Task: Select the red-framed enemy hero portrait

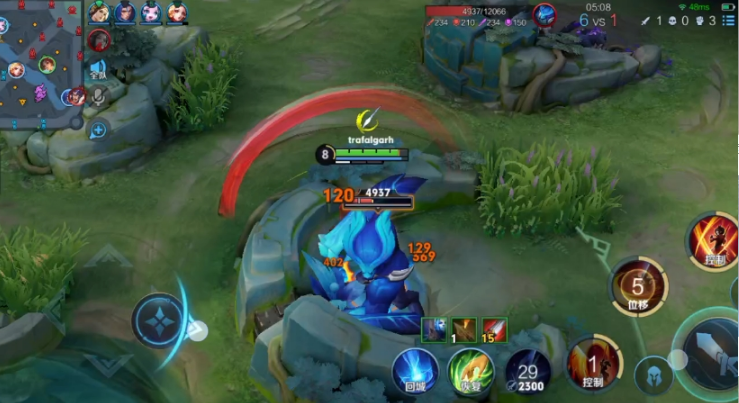Action: click(x=98, y=41)
